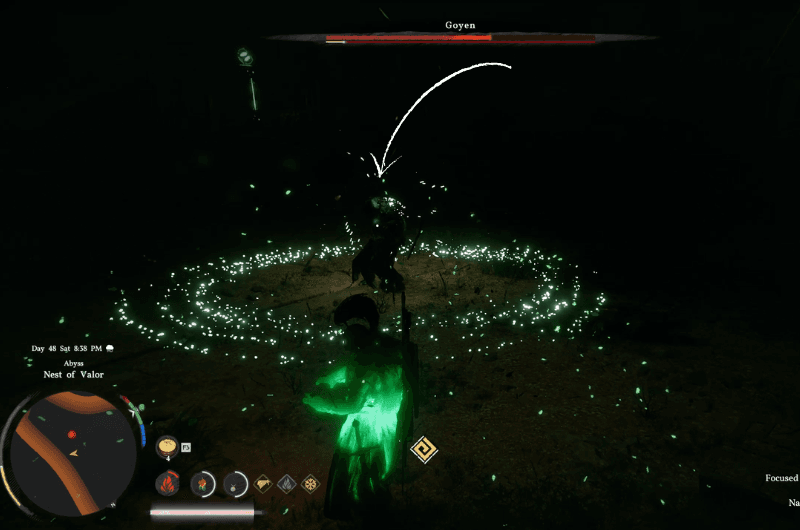
Task: Select the food pie quick slot
Action: pyautogui.click(x=167, y=444)
